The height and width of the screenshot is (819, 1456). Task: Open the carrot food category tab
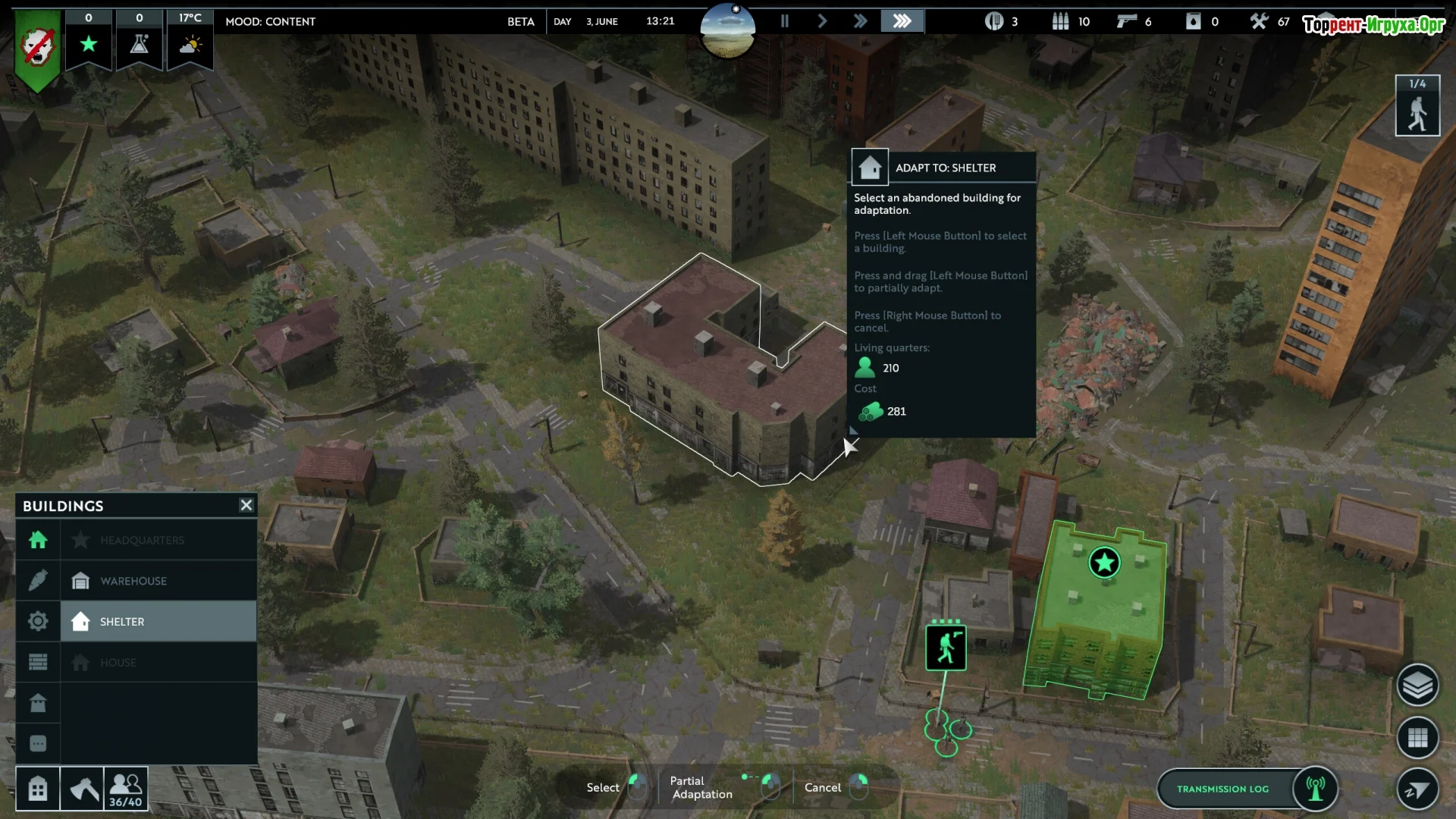(38, 581)
